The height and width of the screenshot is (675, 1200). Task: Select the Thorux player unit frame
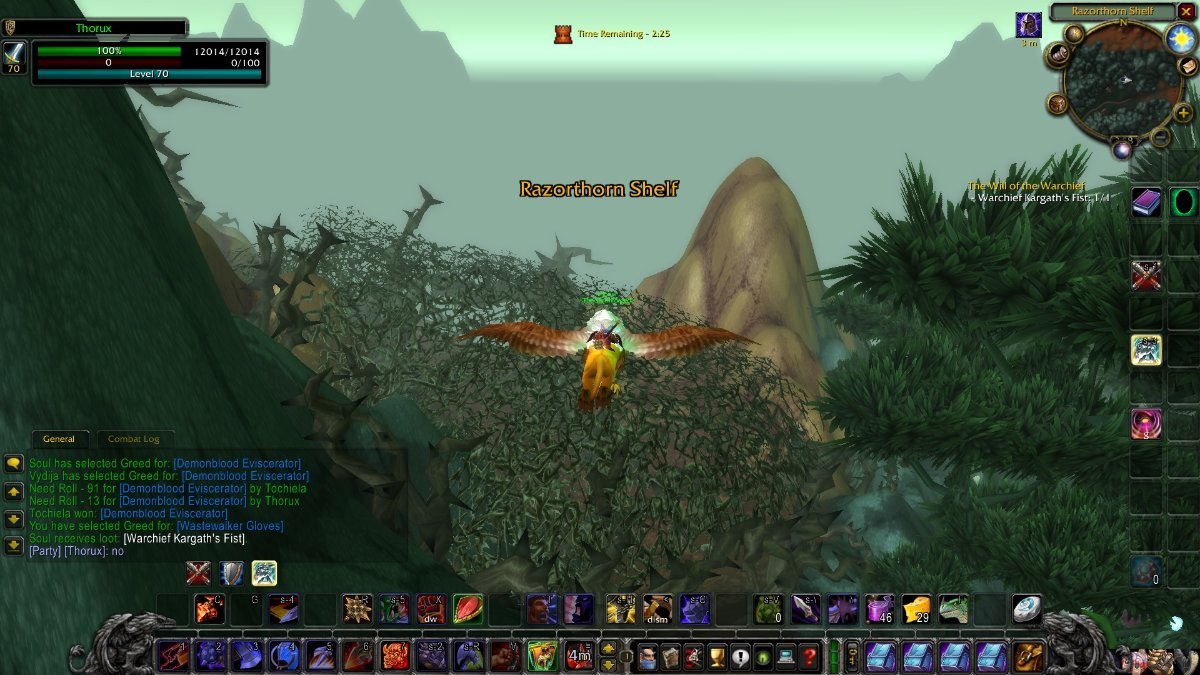tap(110, 29)
